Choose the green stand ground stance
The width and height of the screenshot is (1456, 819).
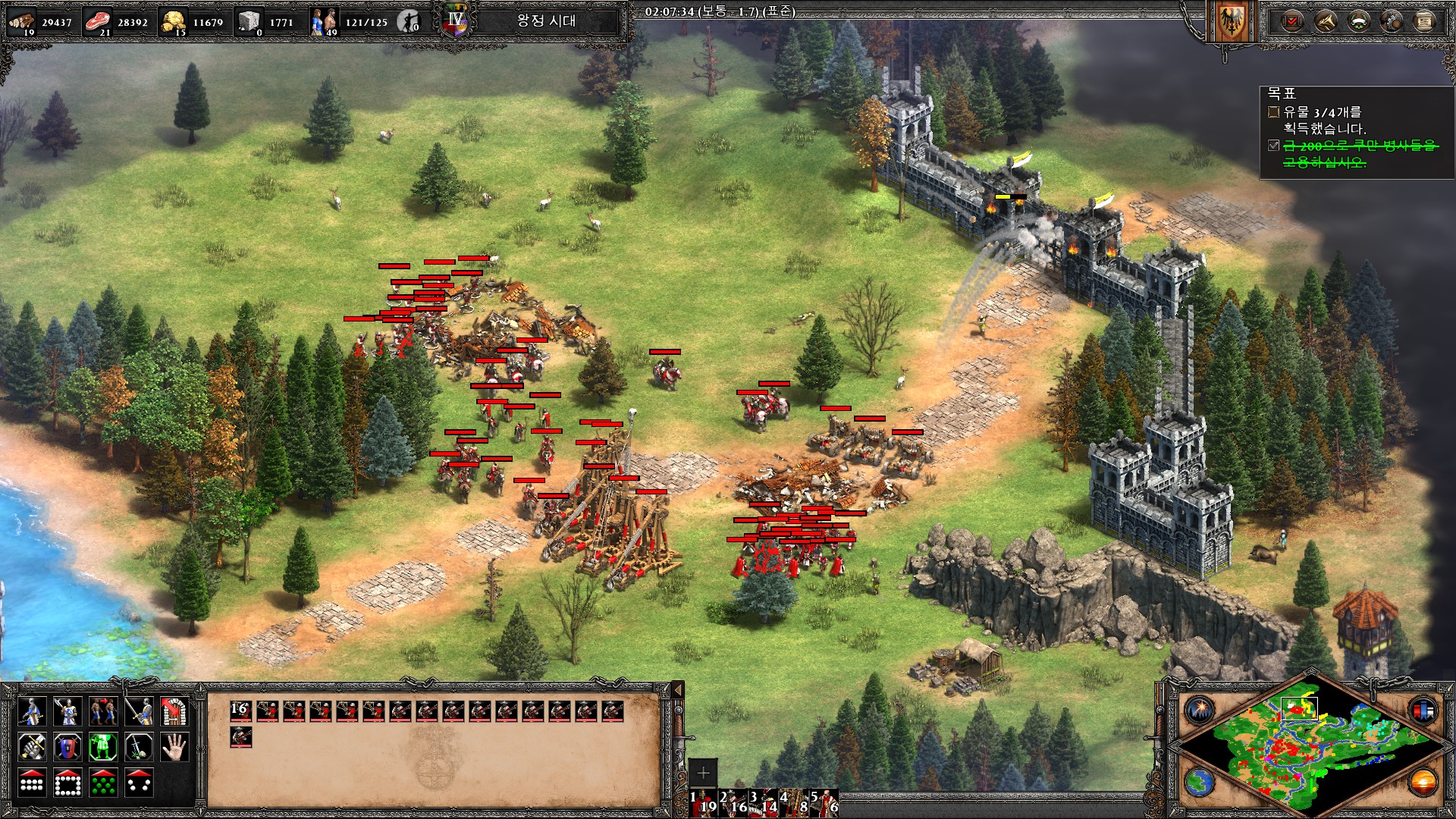click(x=103, y=747)
